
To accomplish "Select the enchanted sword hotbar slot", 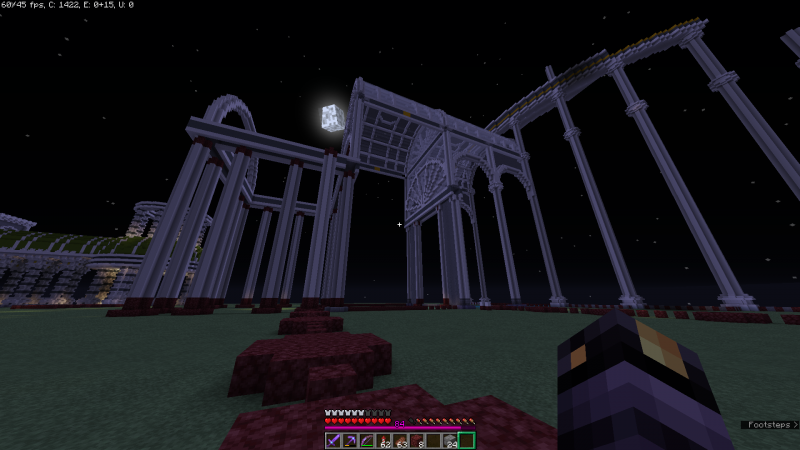I will (335, 440).
